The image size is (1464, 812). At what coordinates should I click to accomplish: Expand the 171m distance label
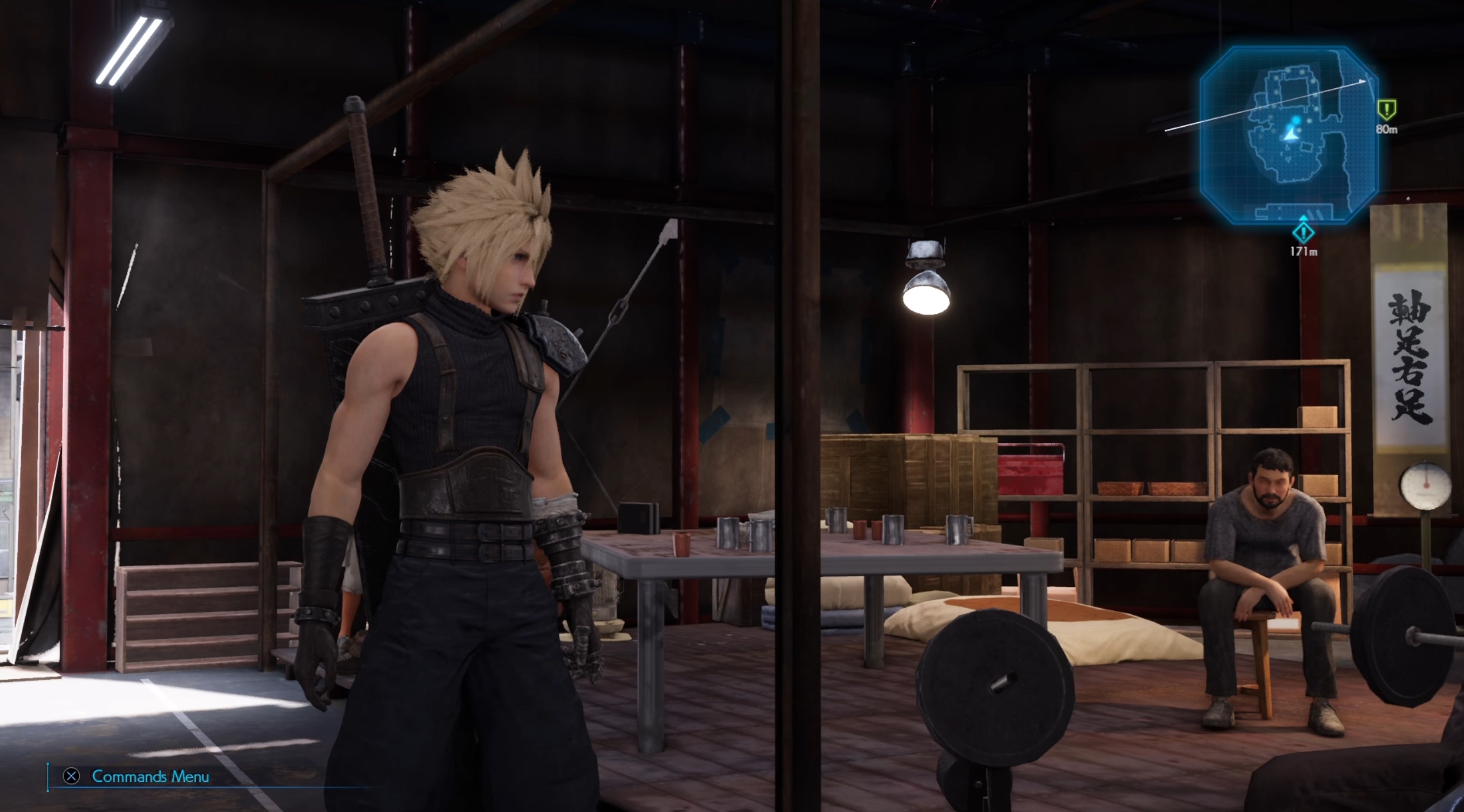pos(1304,250)
